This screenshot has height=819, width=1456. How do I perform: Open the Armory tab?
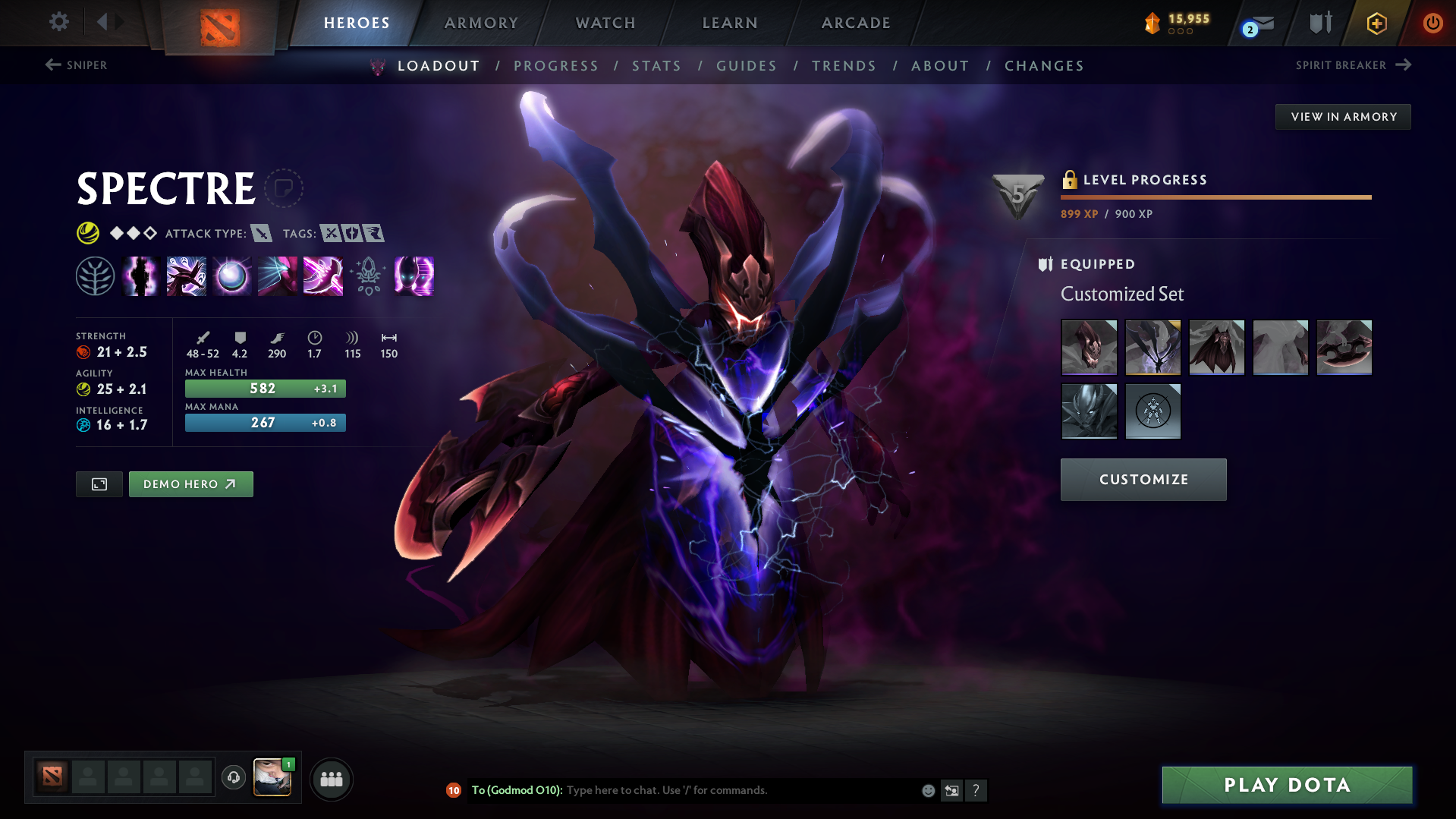480,23
